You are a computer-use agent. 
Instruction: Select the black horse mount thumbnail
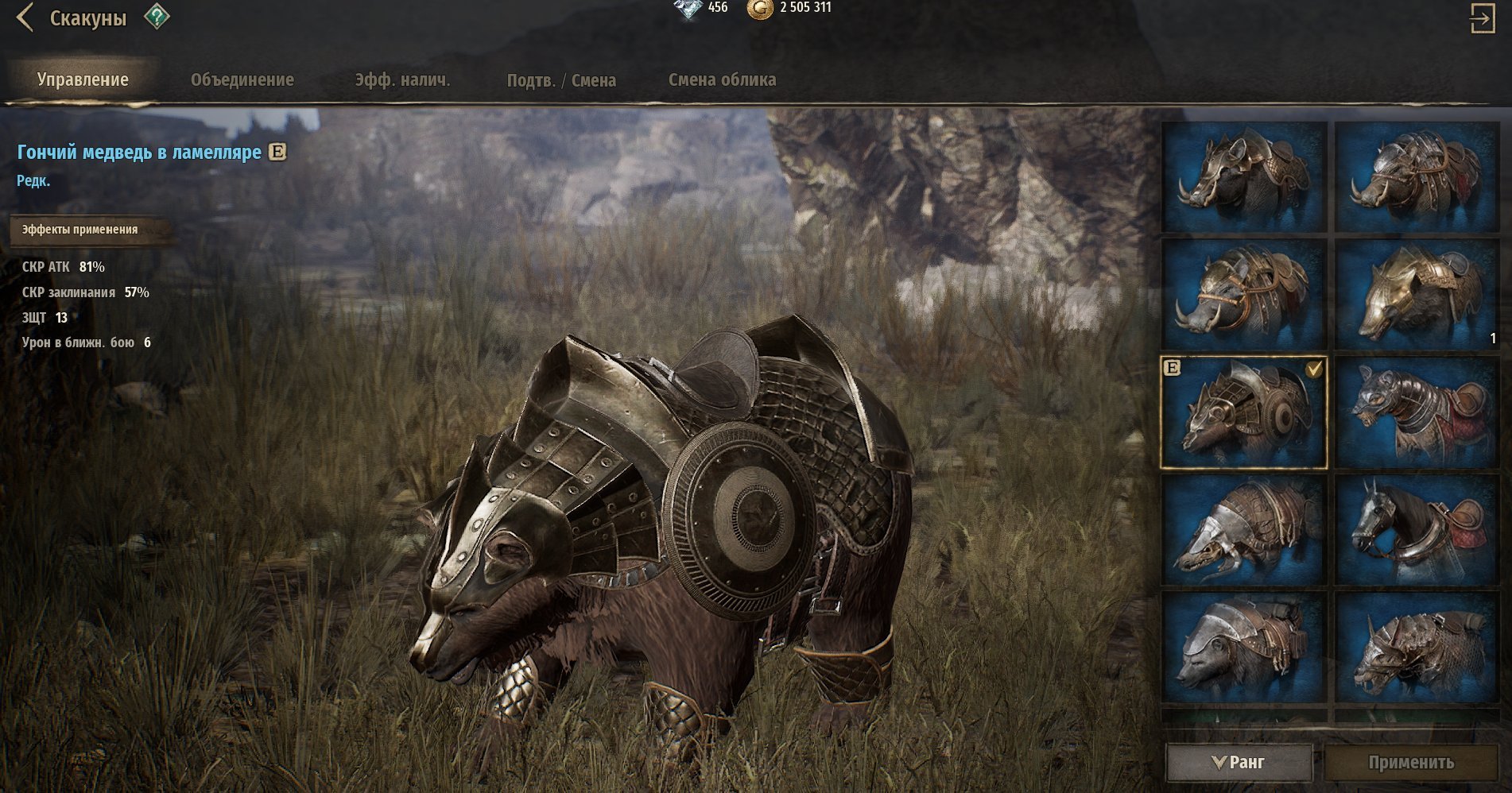click(x=1417, y=530)
